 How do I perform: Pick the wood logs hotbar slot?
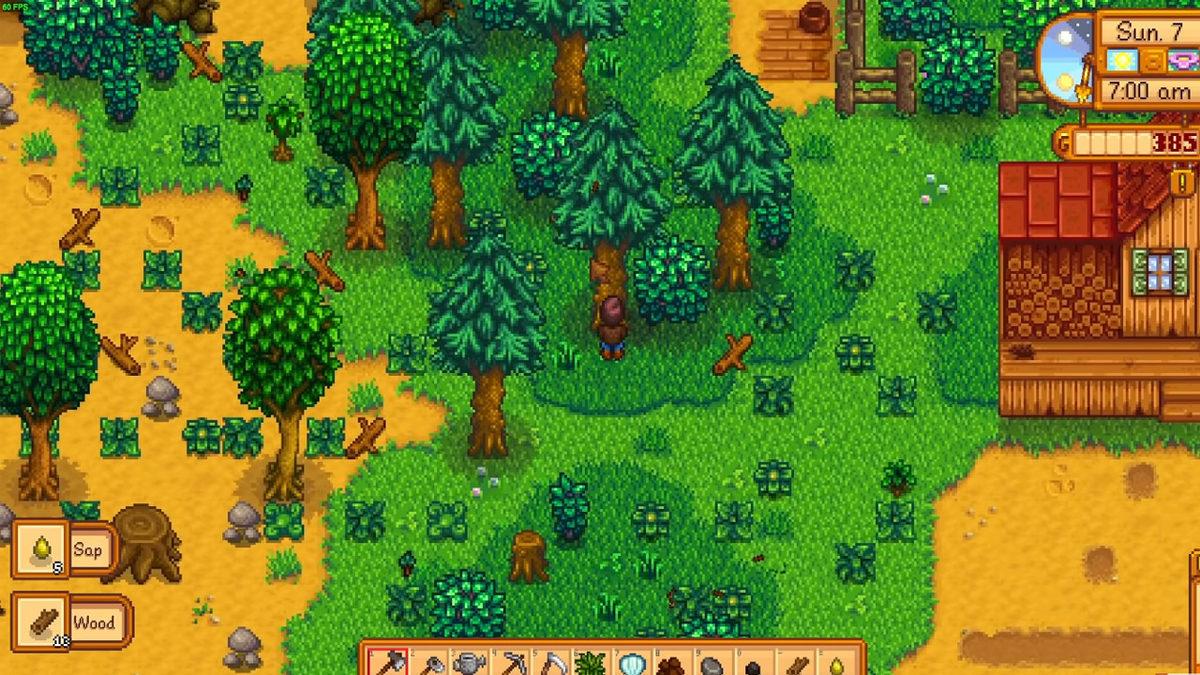[x=795, y=664]
